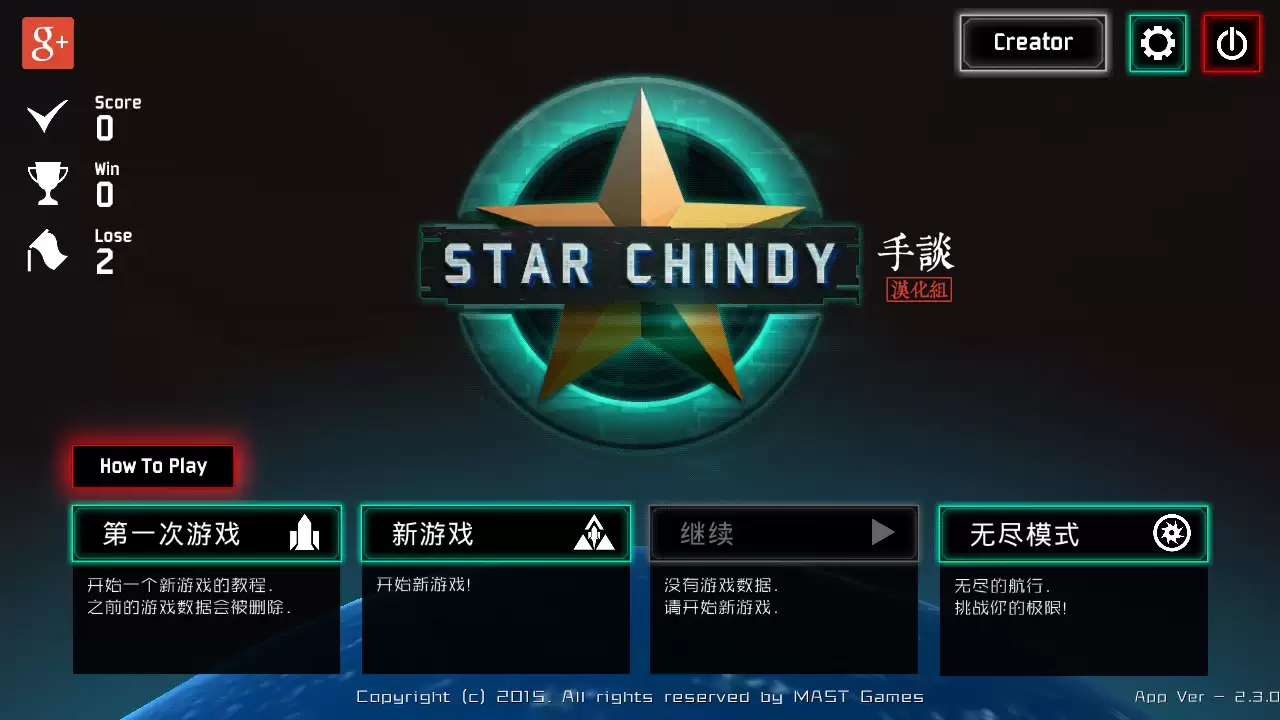Click the rocket icon on 第一次游戏

click(302, 534)
